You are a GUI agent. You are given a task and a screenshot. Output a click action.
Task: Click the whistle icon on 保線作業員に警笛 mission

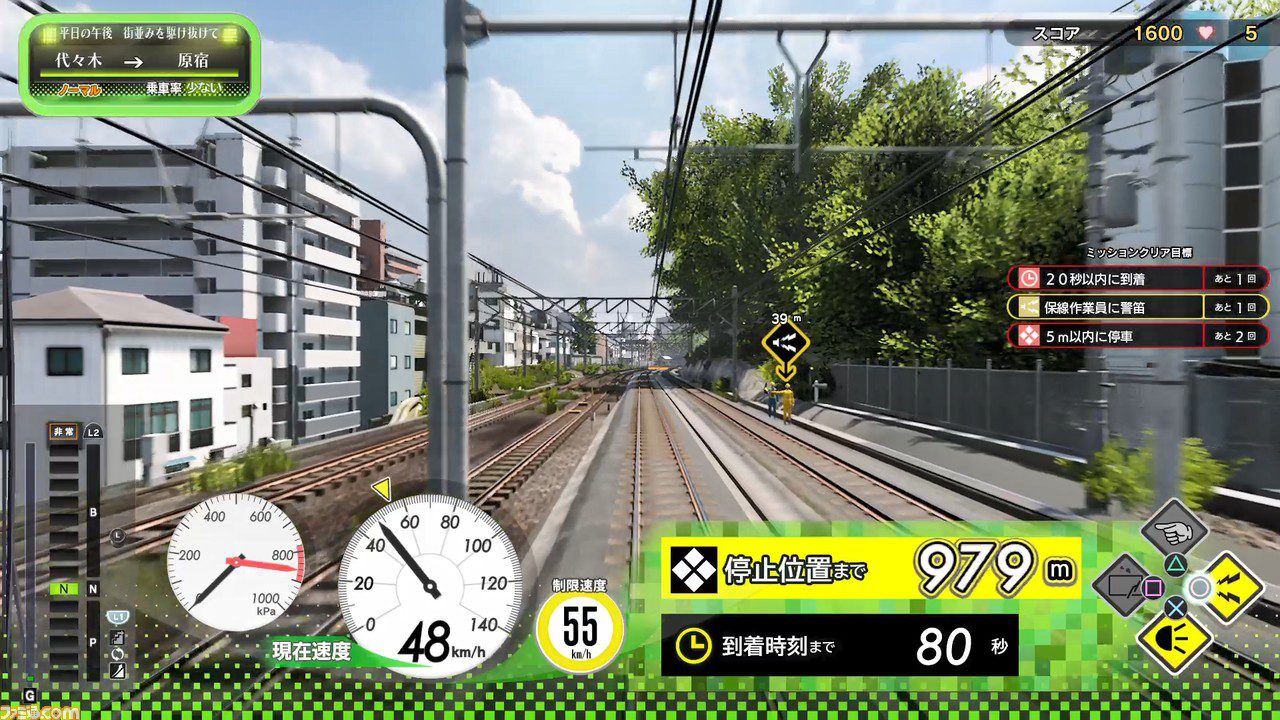coord(1028,307)
